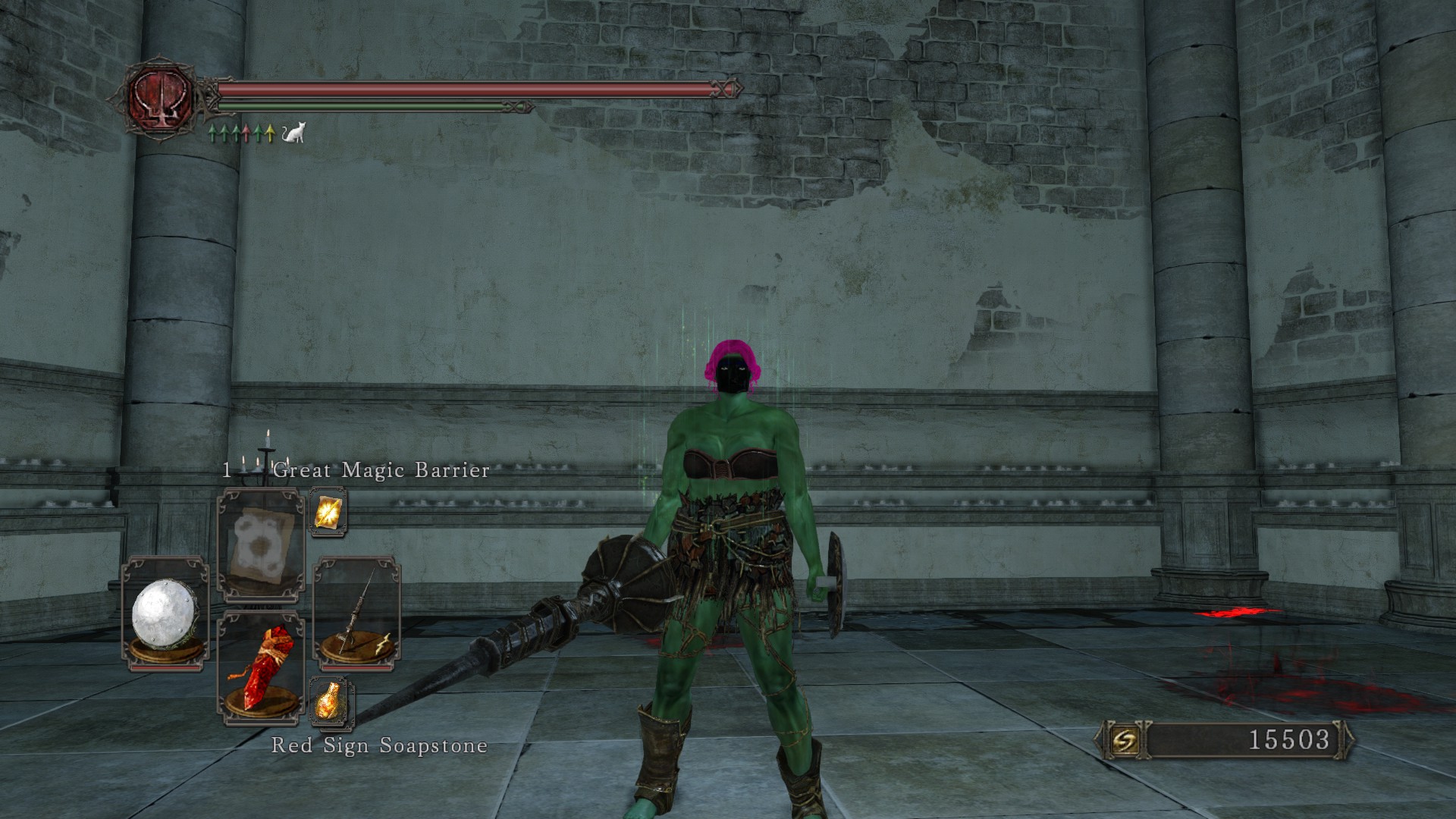1456x819 pixels.
Task: Click the white cat status icon
Action: (293, 134)
